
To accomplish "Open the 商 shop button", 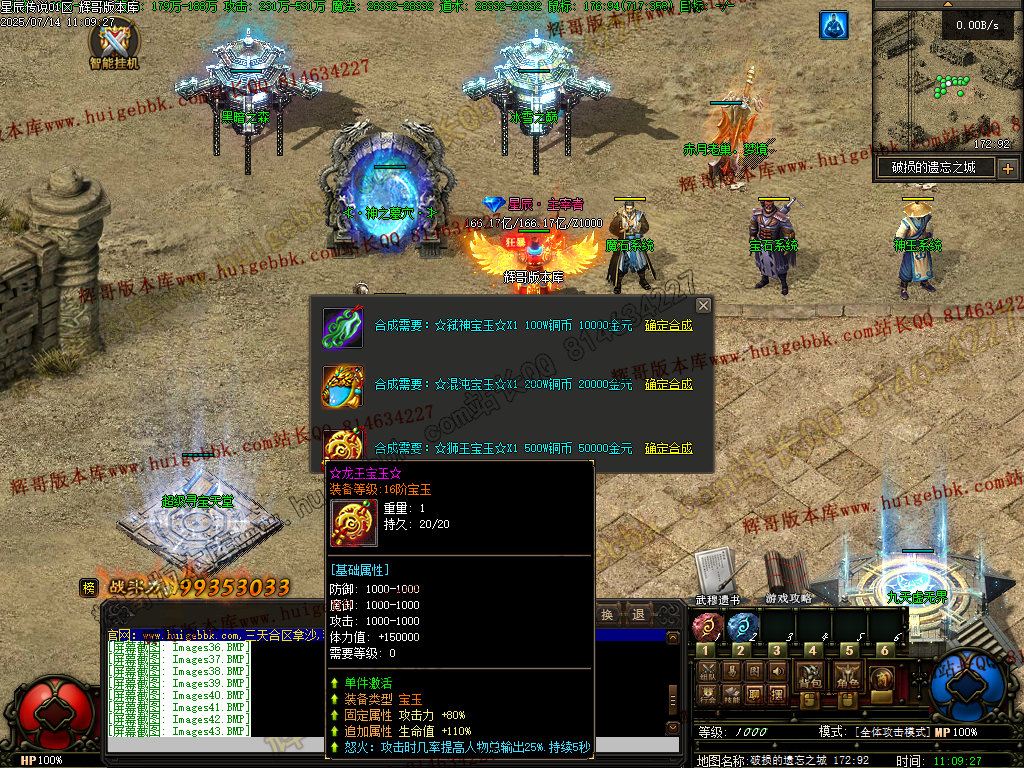I will (x=881, y=678).
